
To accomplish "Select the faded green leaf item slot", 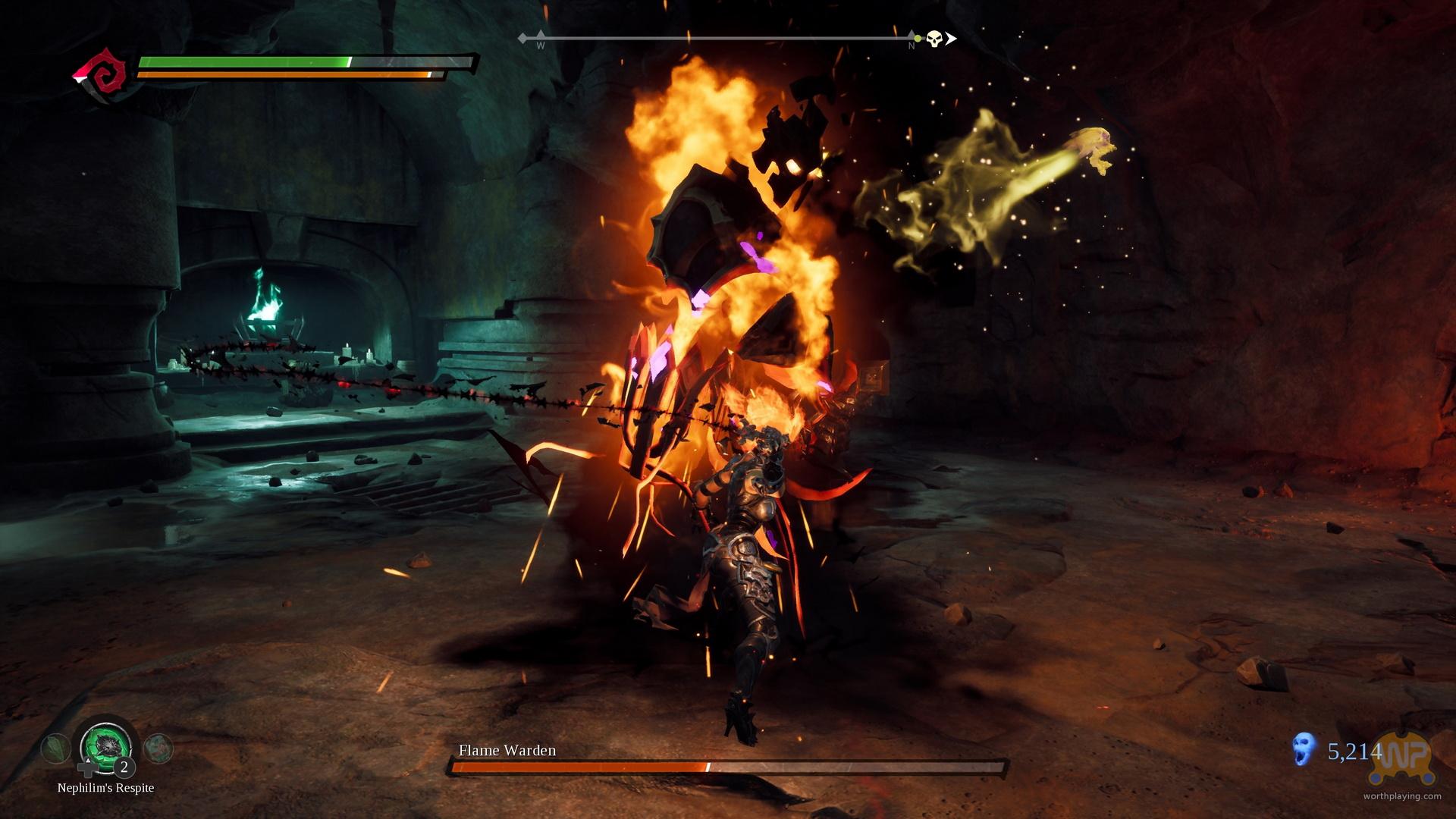I will 55,749.
